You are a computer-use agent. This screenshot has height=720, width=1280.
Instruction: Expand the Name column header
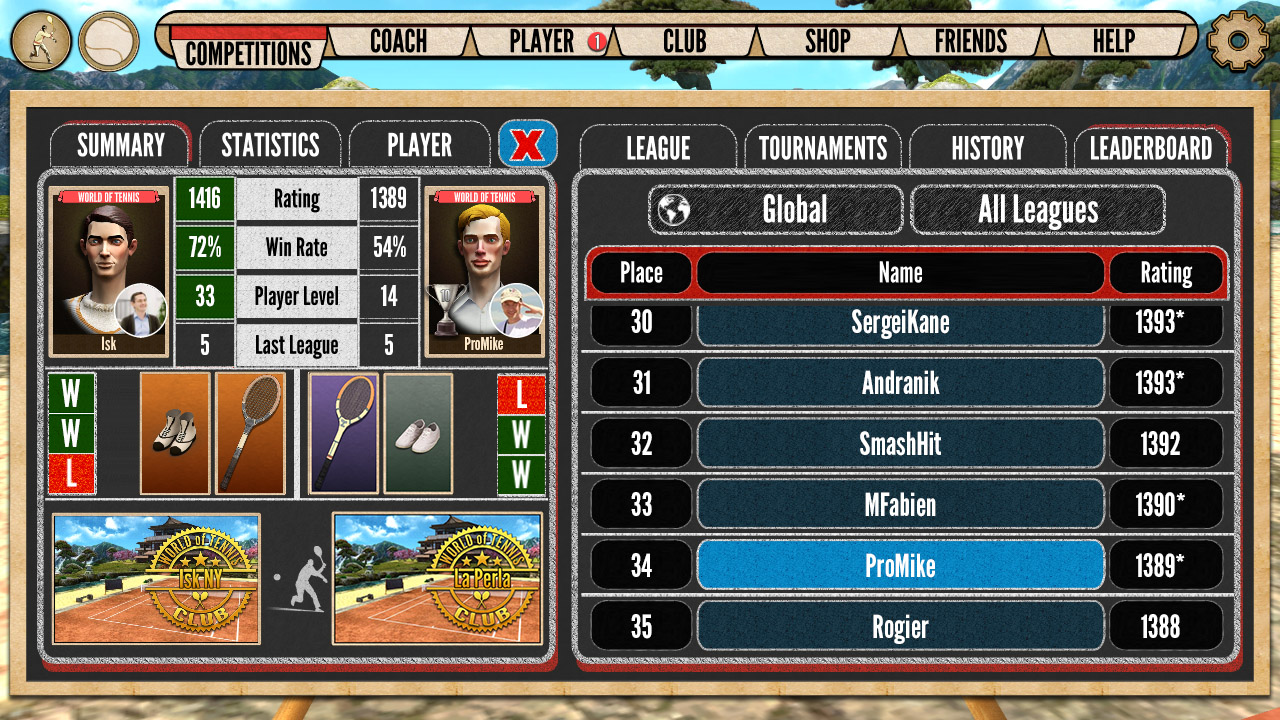(x=900, y=272)
